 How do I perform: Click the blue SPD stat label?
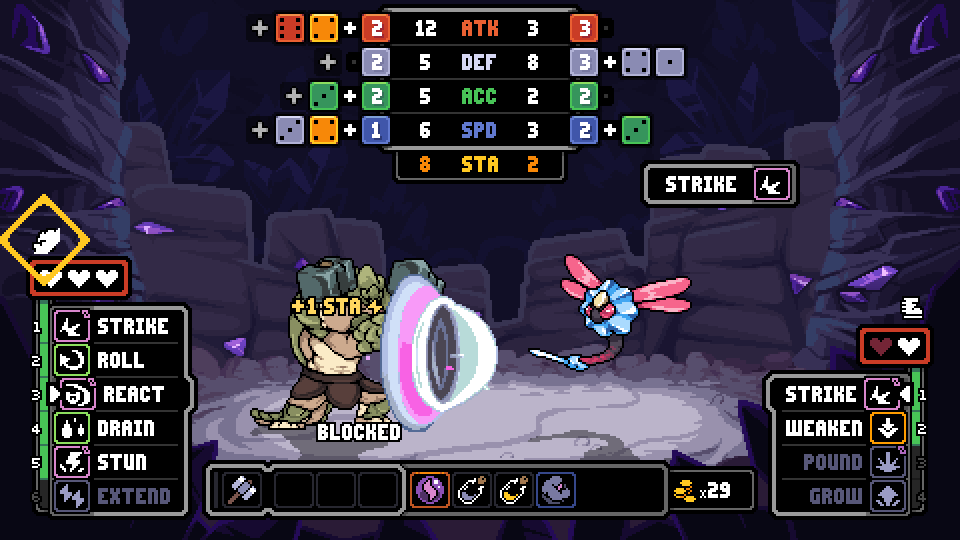[x=479, y=130]
